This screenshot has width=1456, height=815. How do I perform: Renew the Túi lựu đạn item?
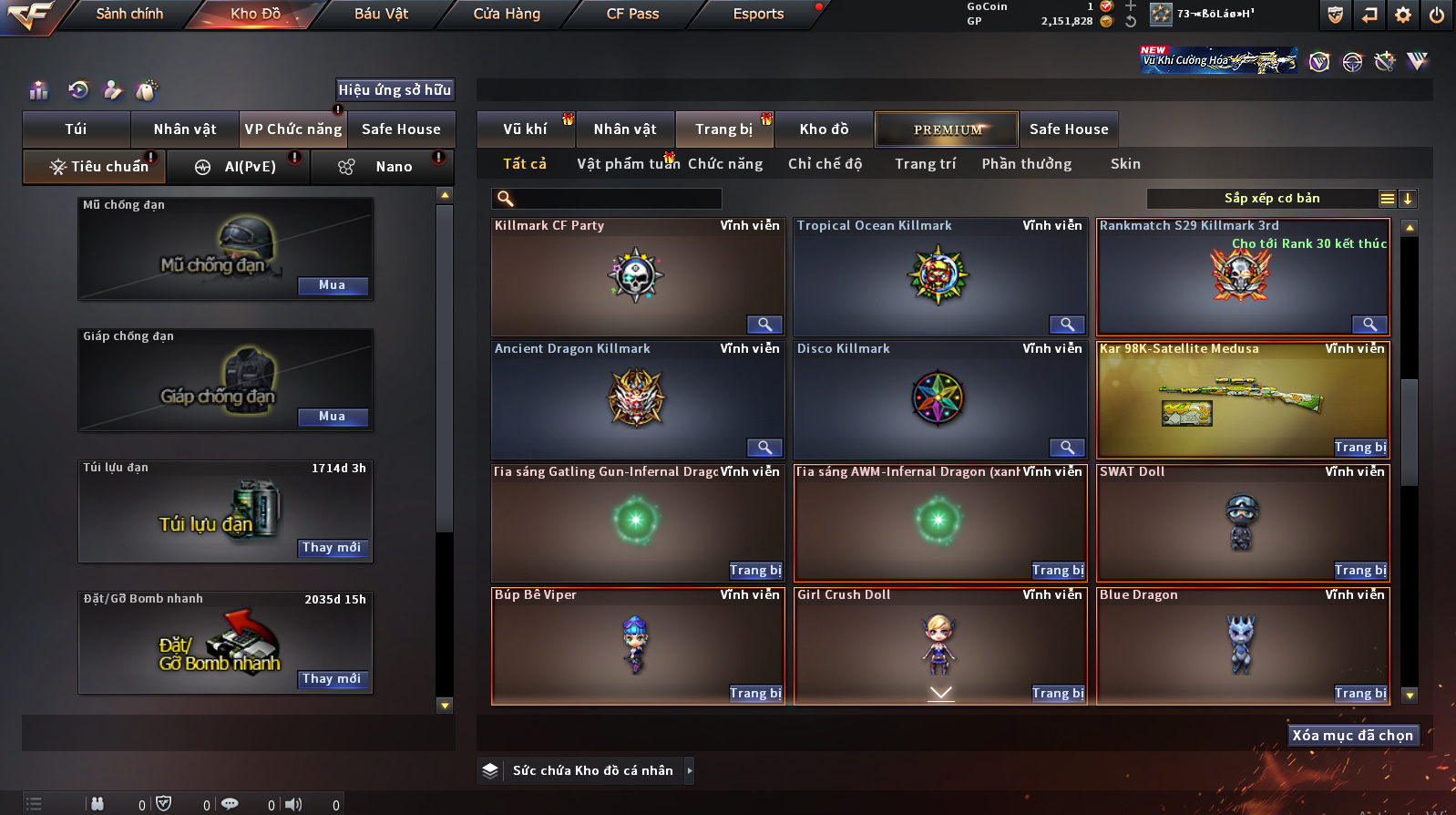click(333, 548)
